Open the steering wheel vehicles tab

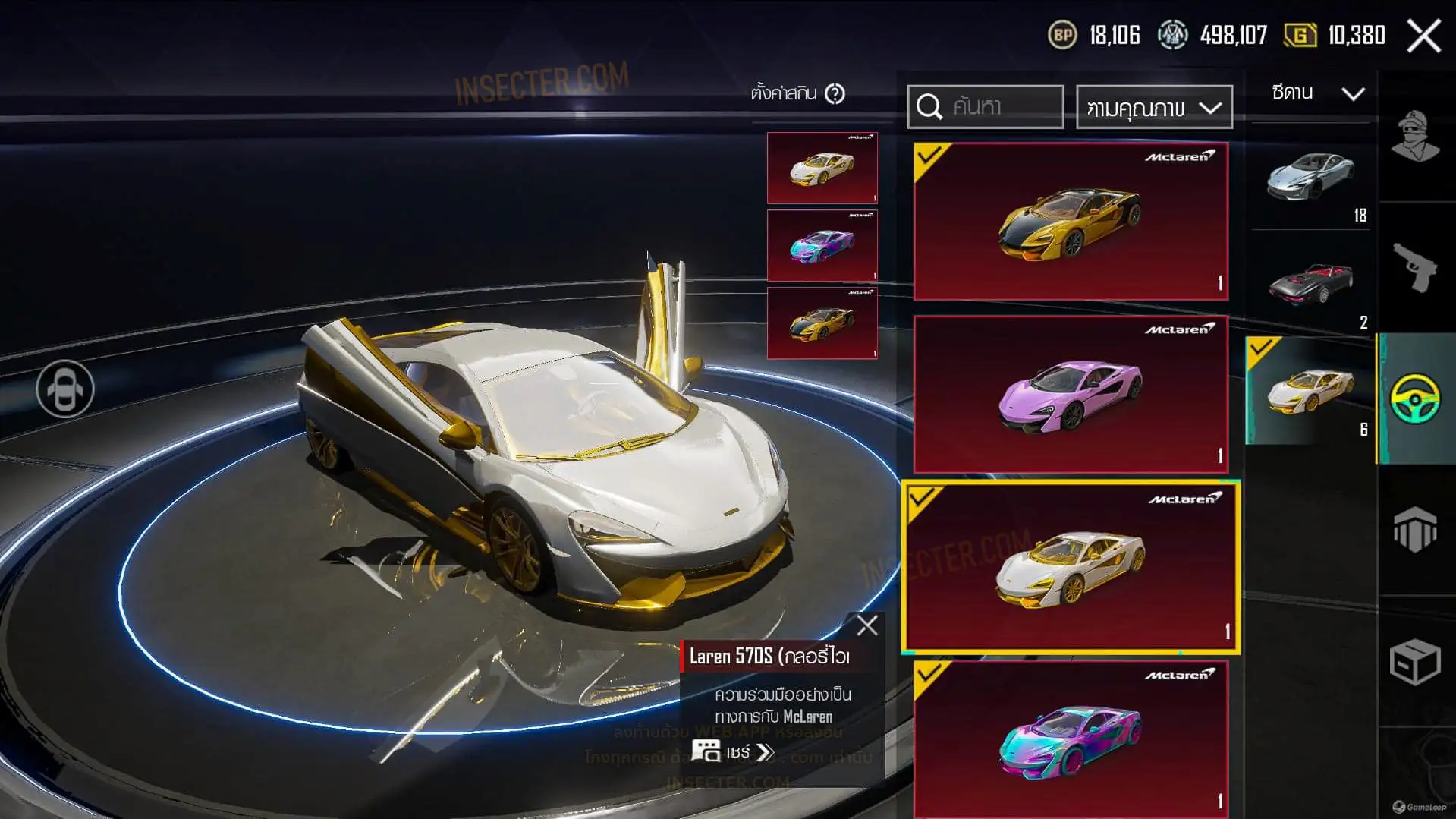click(x=1415, y=398)
